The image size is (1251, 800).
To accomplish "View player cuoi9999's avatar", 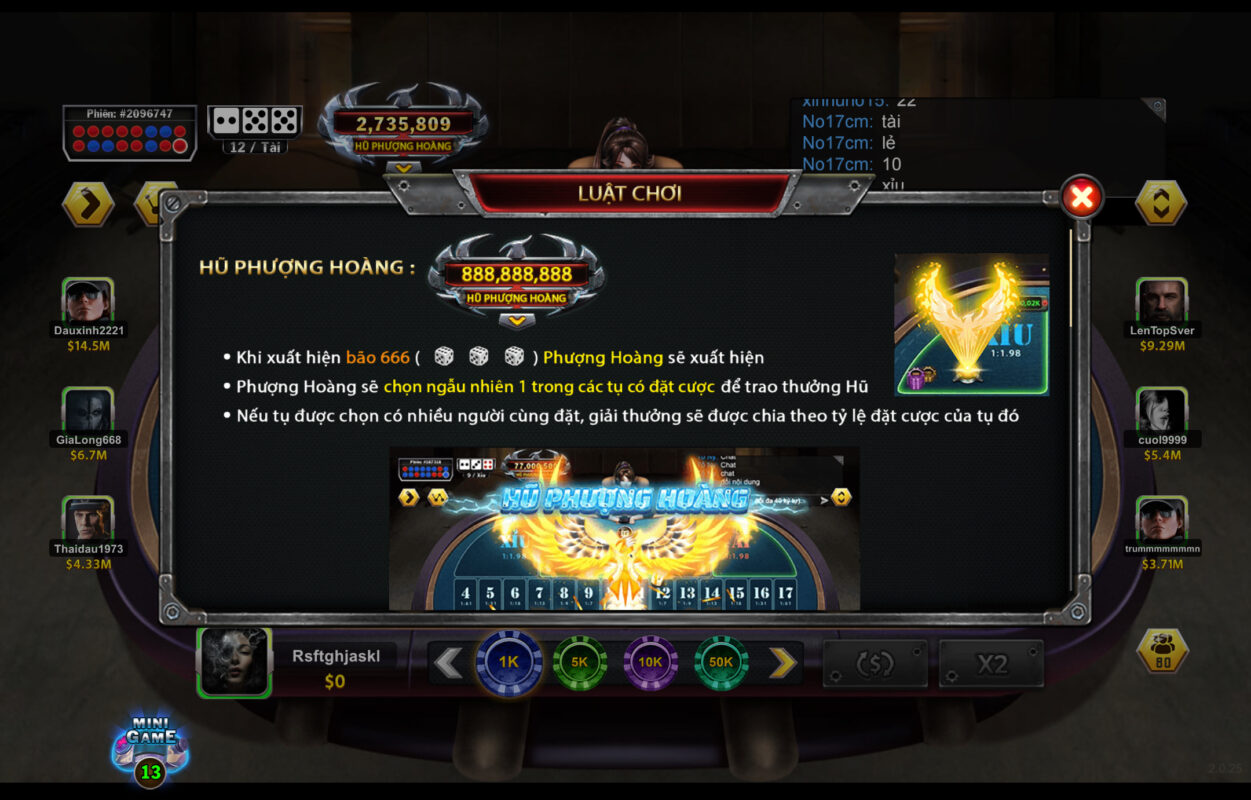I will (1162, 410).
